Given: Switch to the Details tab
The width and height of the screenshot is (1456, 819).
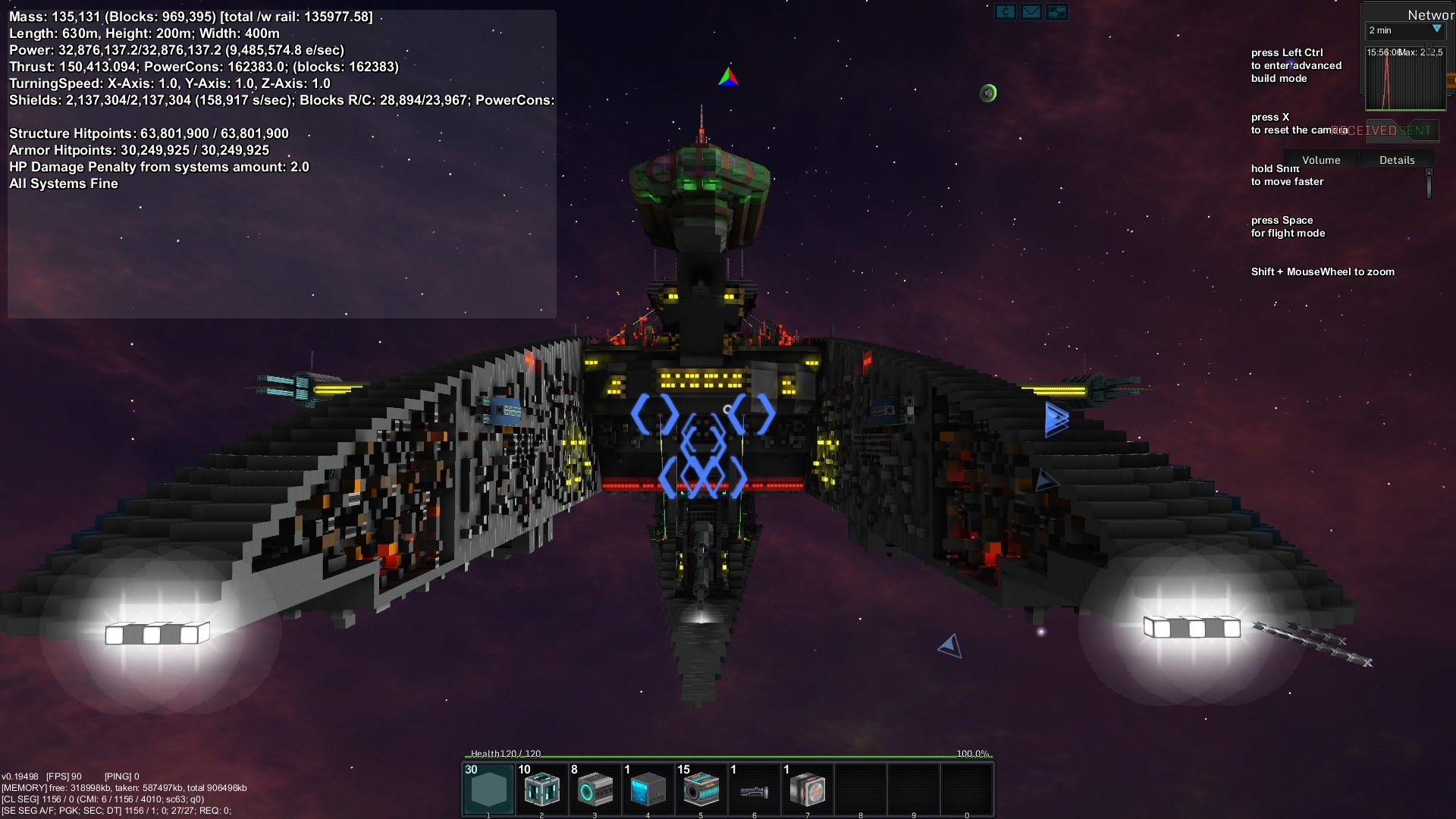Looking at the screenshot, I should [x=1397, y=160].
